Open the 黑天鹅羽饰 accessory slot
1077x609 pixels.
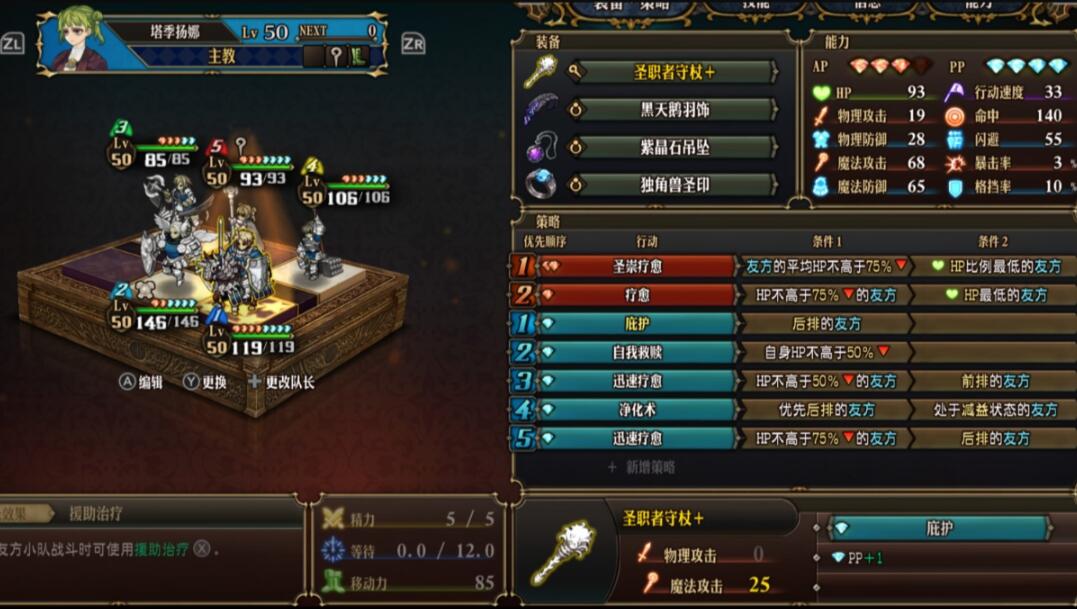(x=675, y=110)
